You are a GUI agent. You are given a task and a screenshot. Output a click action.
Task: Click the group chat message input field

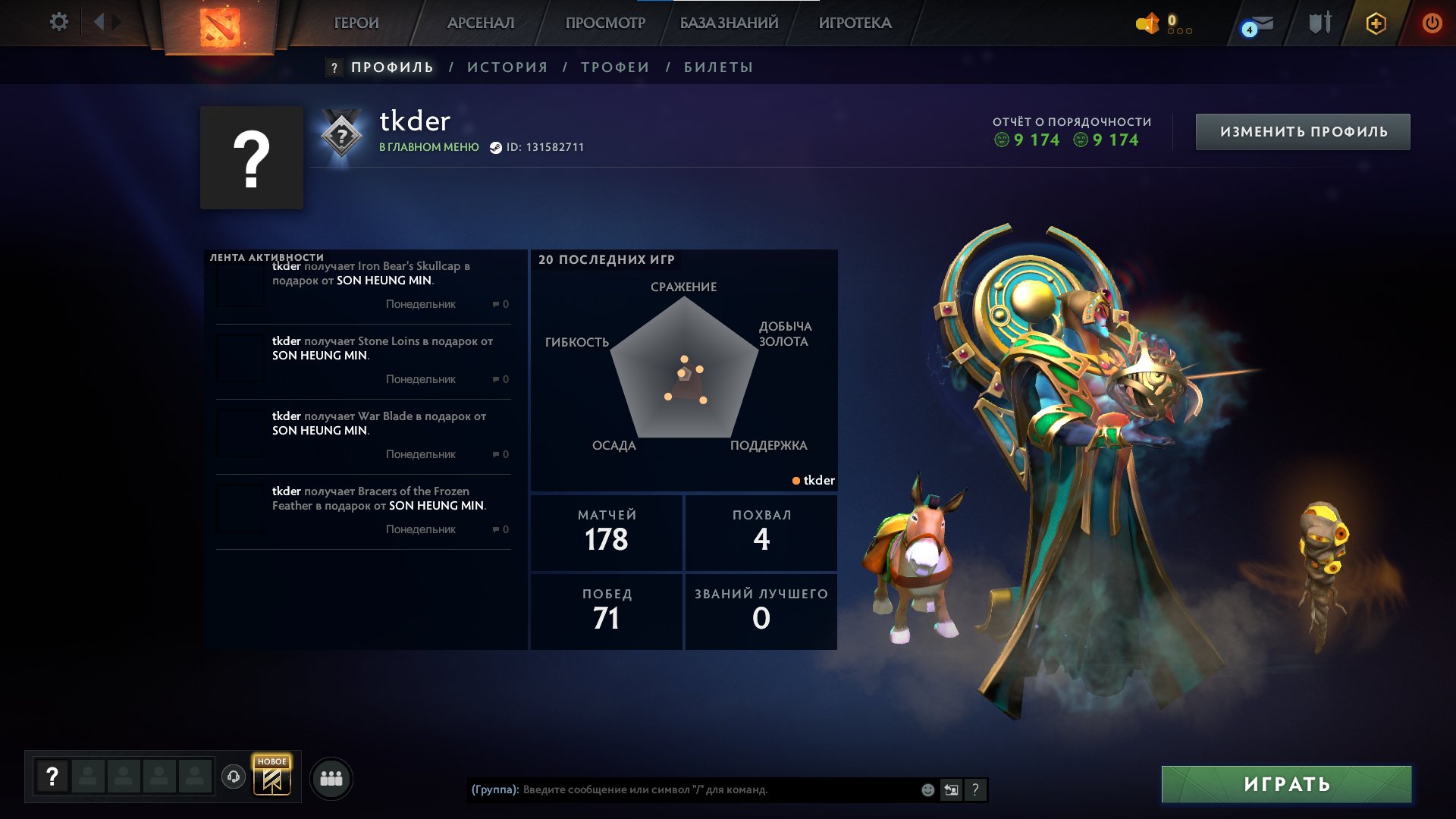point(713,789)
